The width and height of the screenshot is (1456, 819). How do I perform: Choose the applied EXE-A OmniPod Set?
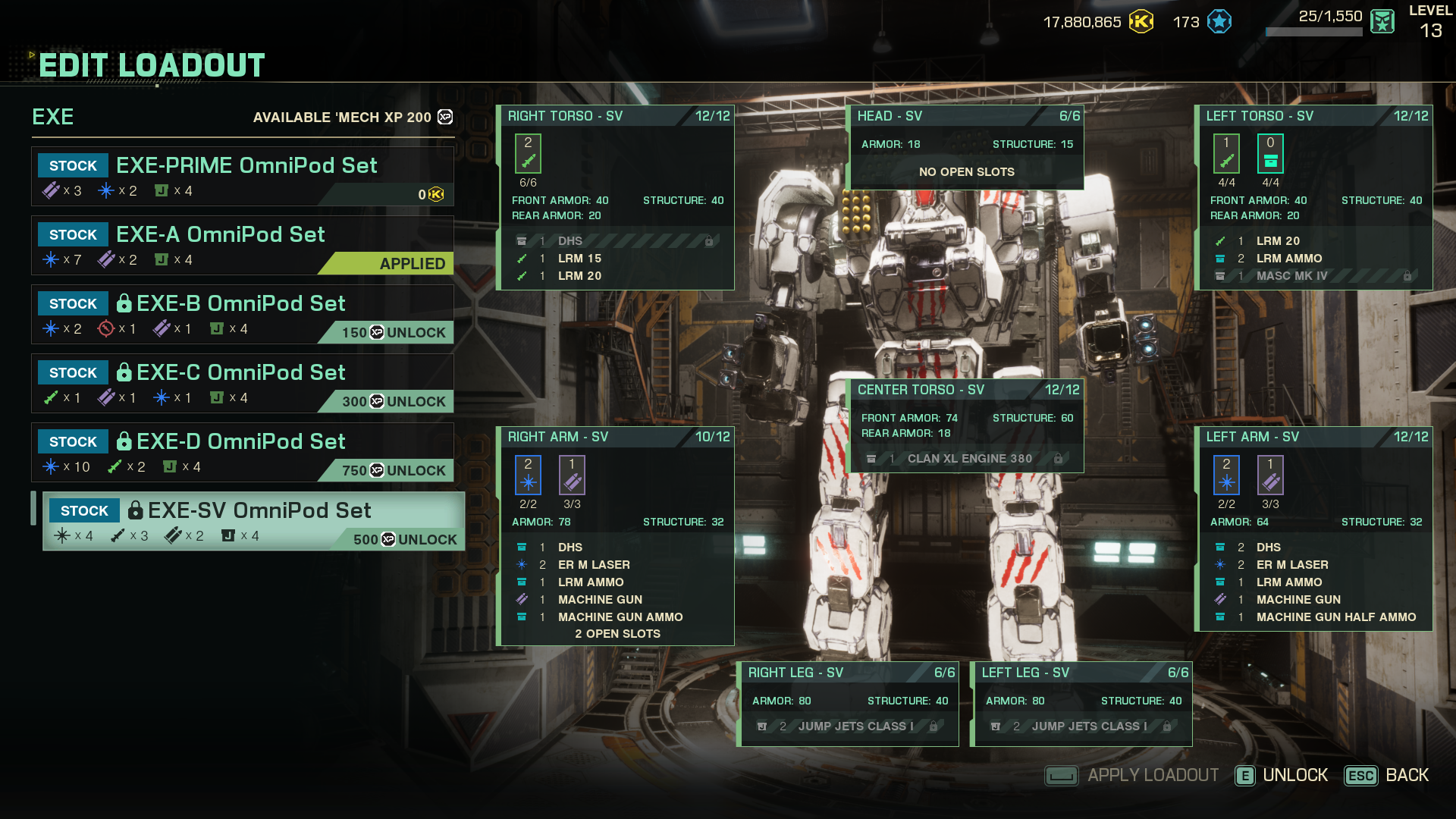point(243,245)
